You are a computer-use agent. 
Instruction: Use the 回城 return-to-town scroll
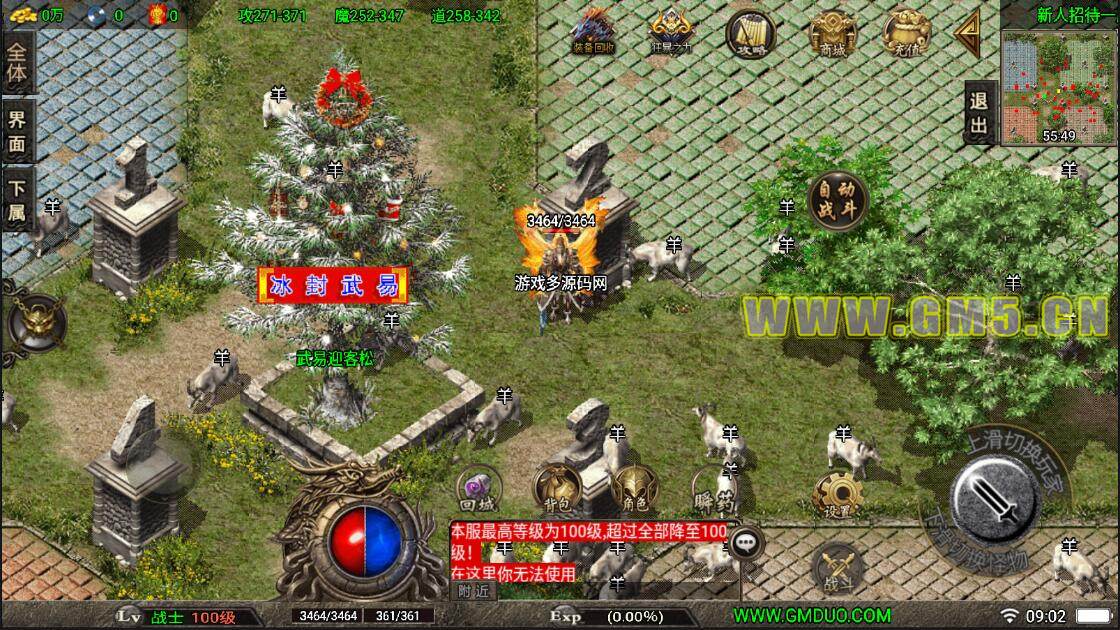point(476,487)
